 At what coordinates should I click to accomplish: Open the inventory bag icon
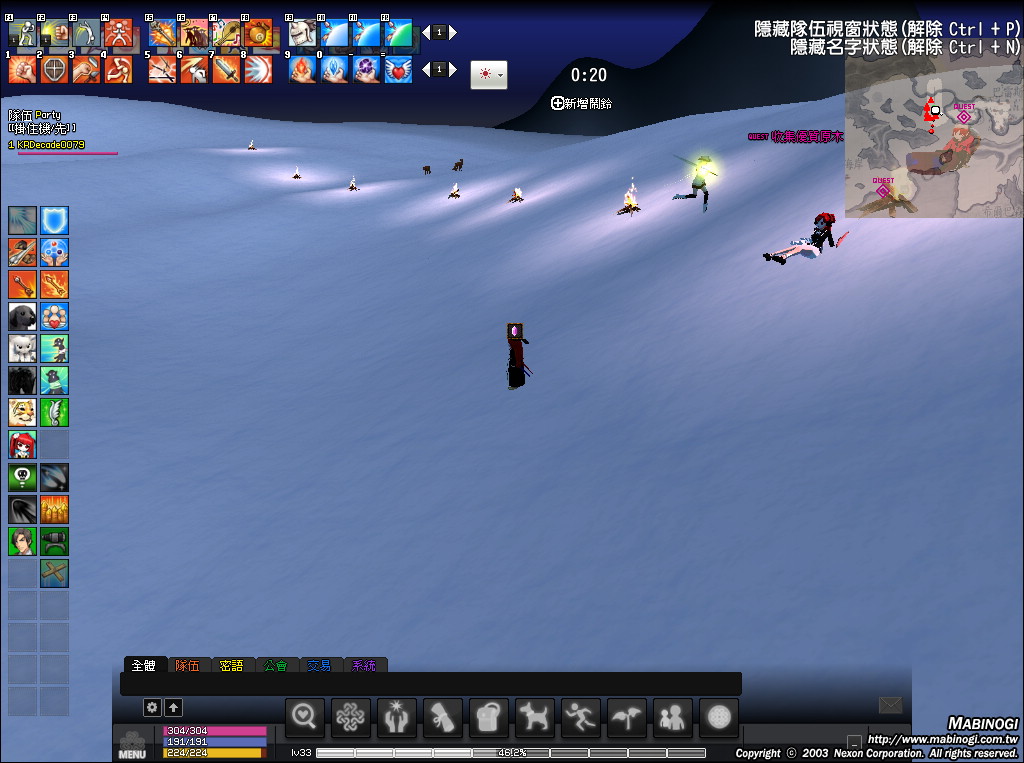point(489,716)
